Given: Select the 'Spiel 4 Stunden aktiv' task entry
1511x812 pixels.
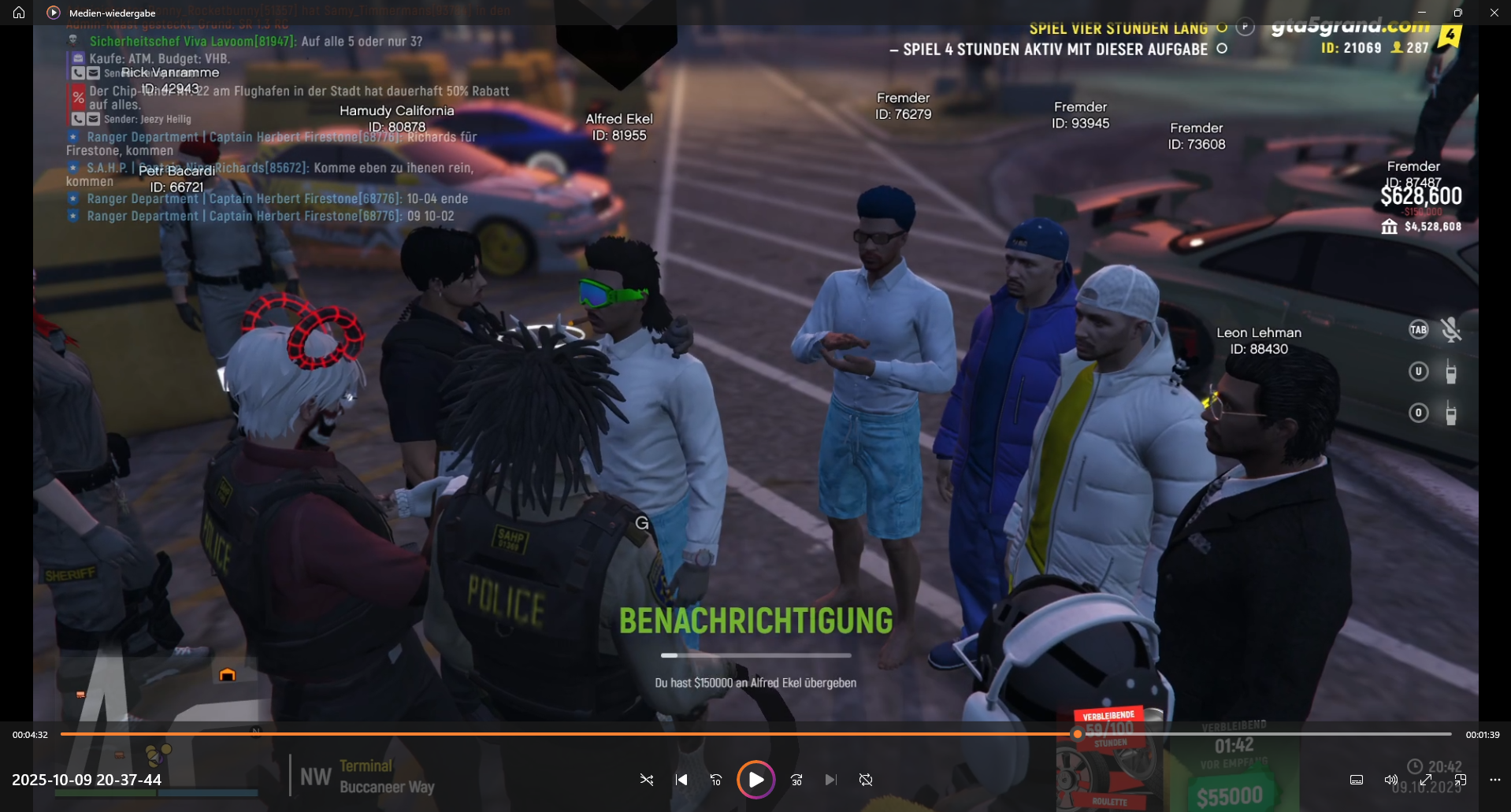Looking at the screenshot, I should click(x=1055, y=50).
